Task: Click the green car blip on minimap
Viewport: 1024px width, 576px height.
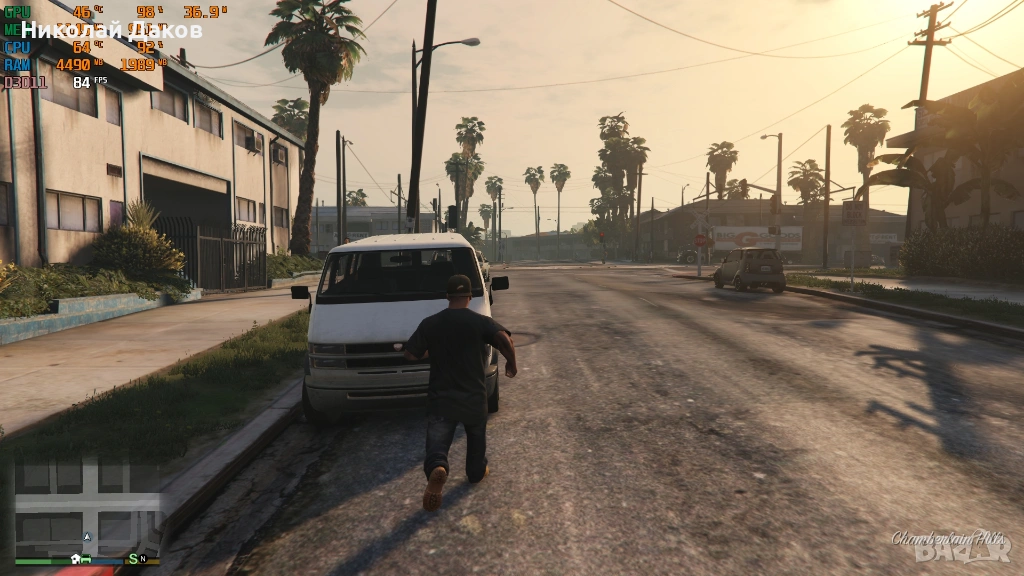Action: [x=87, y=558]
